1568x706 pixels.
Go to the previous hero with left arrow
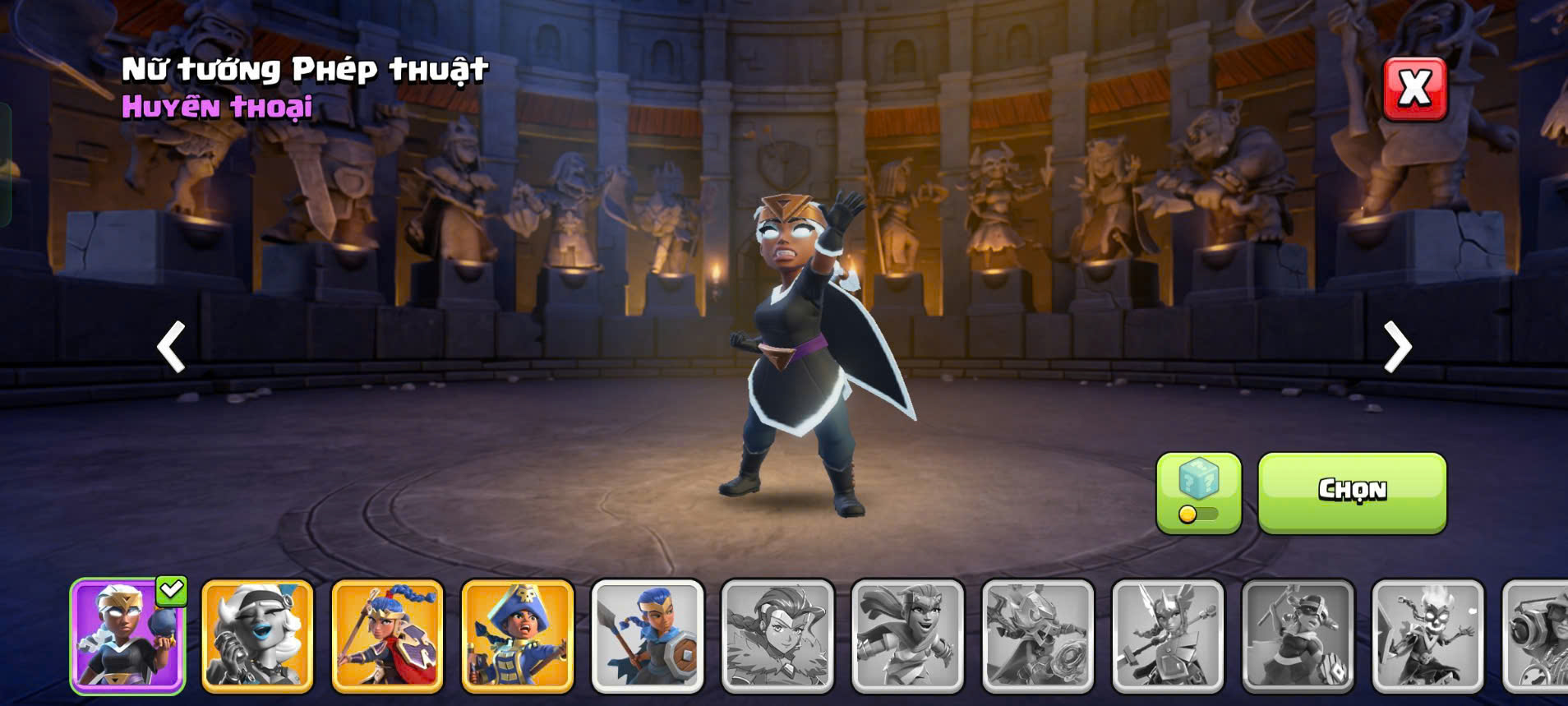point(171,347)
